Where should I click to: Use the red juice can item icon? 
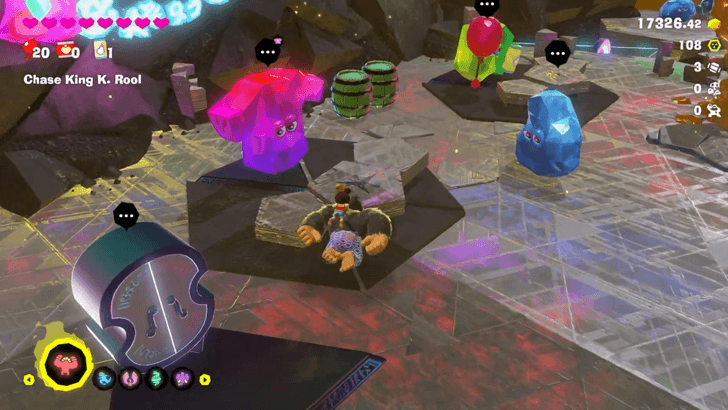[67, 51]
